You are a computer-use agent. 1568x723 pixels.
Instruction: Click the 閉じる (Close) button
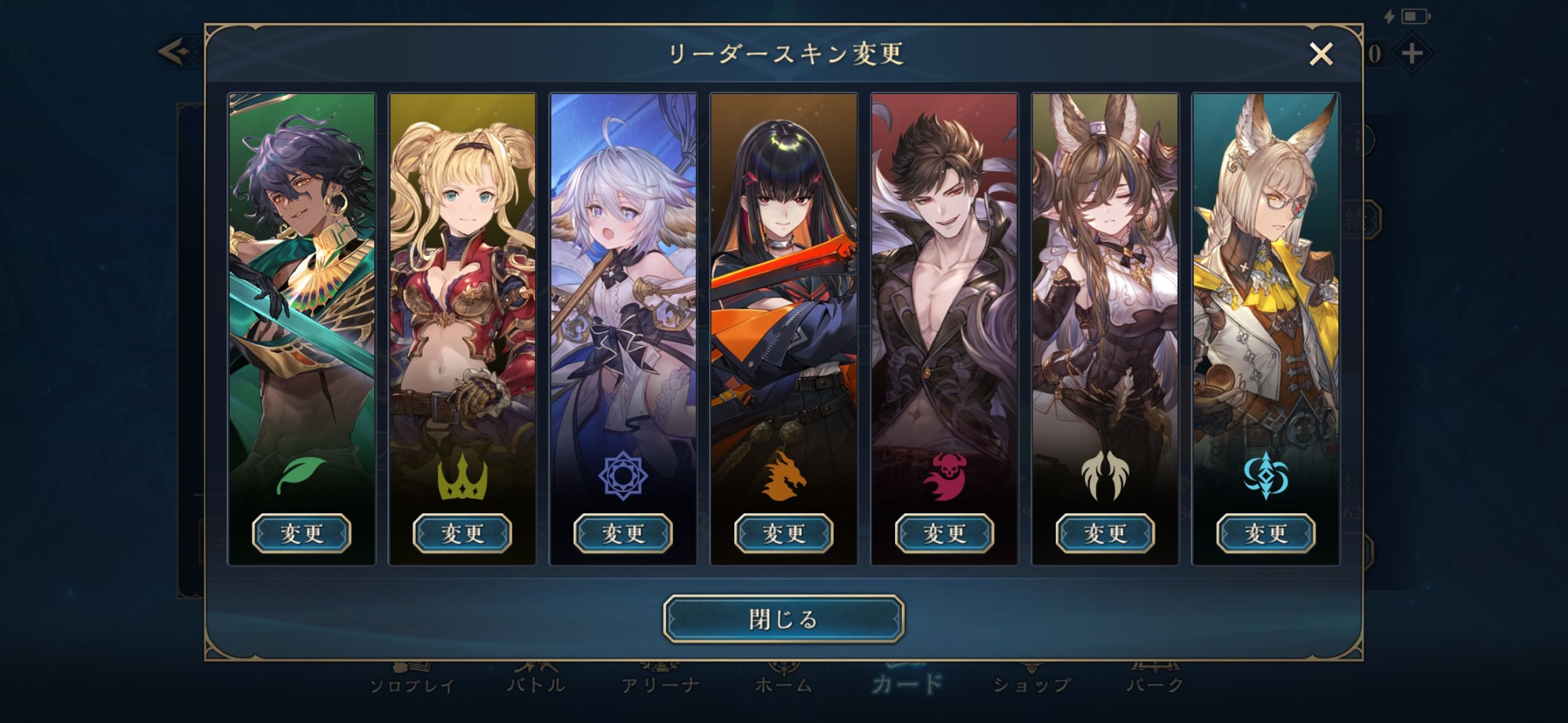click(783, 619)
